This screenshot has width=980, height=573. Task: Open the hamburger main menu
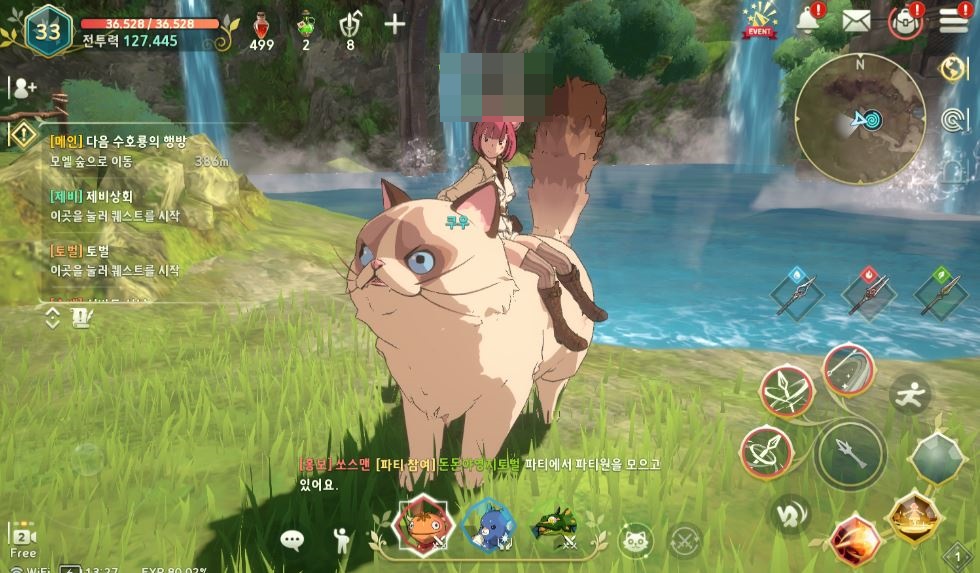pyautogui.click(x=953, y=20)
